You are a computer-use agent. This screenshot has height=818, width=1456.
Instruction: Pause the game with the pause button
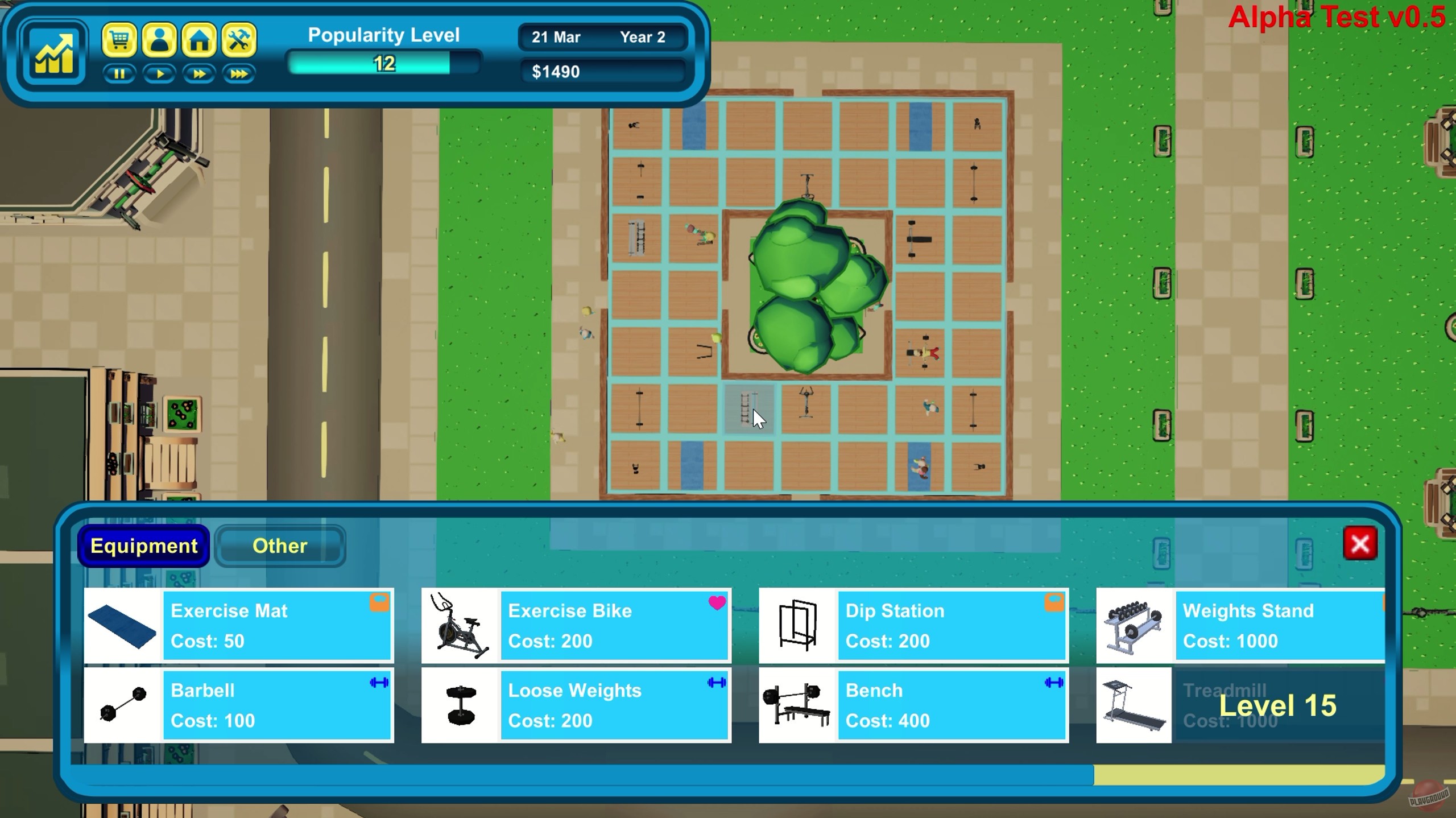tap(119, 73)
